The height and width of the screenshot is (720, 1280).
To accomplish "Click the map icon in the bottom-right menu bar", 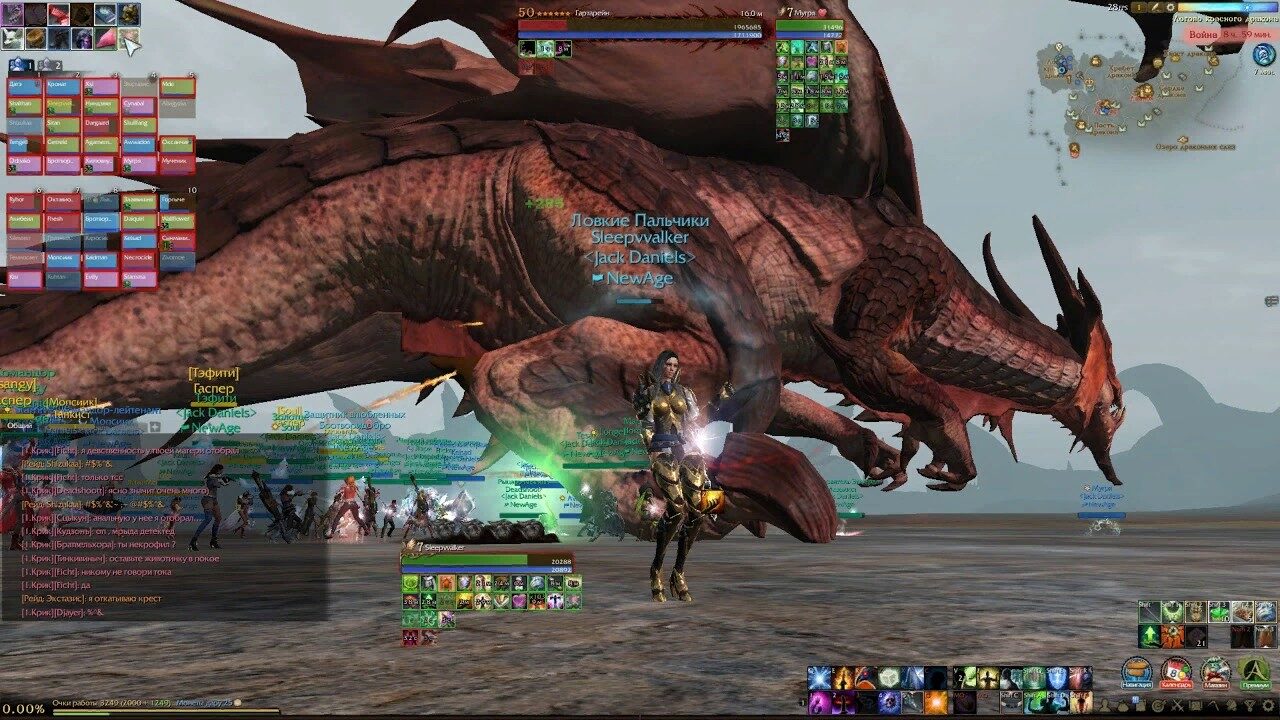I will (1197, 705).
